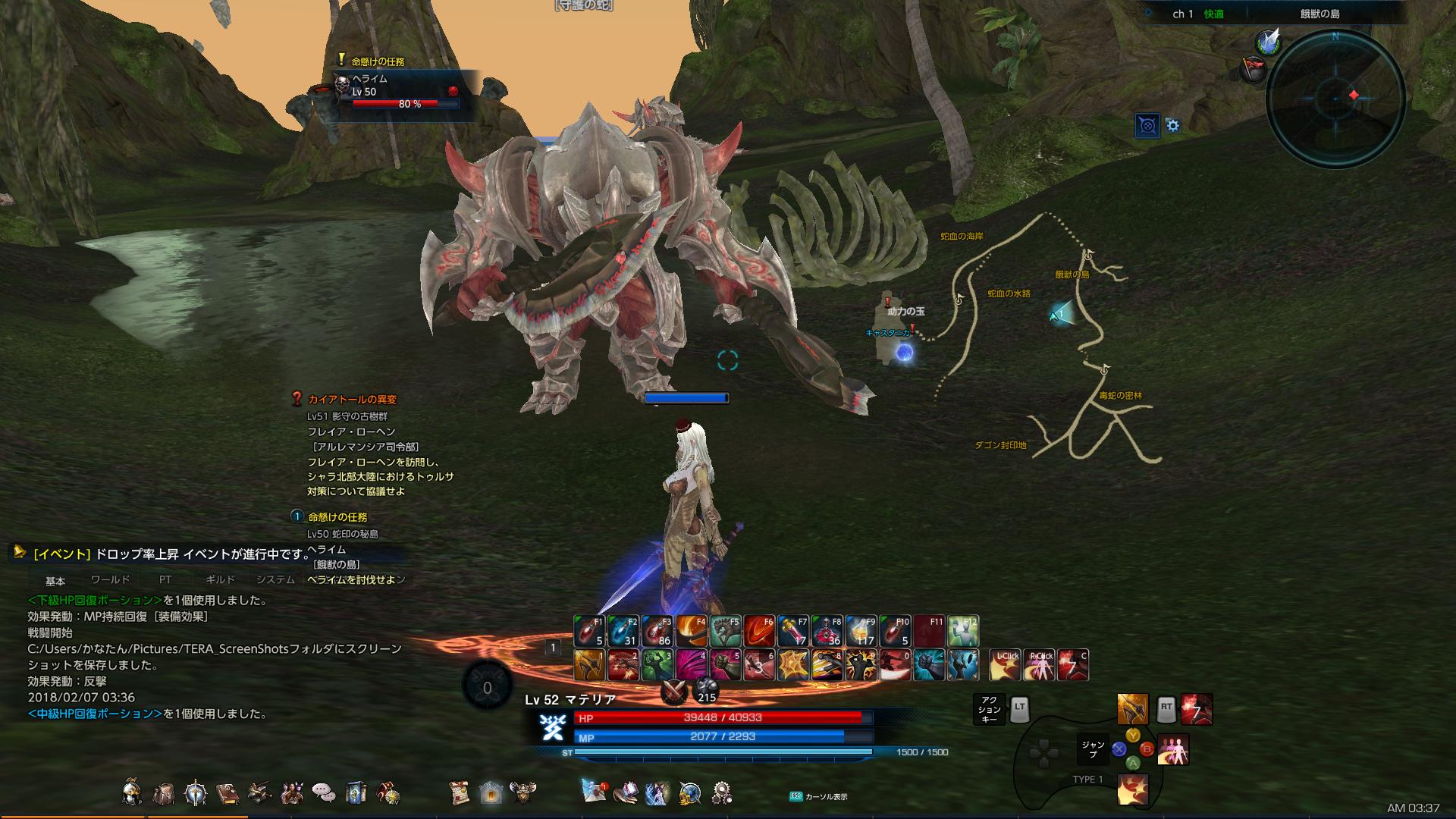Use the F3 potion with 86 count
The height and width of the screenshot is (819, 1456).
click(657, 631)
